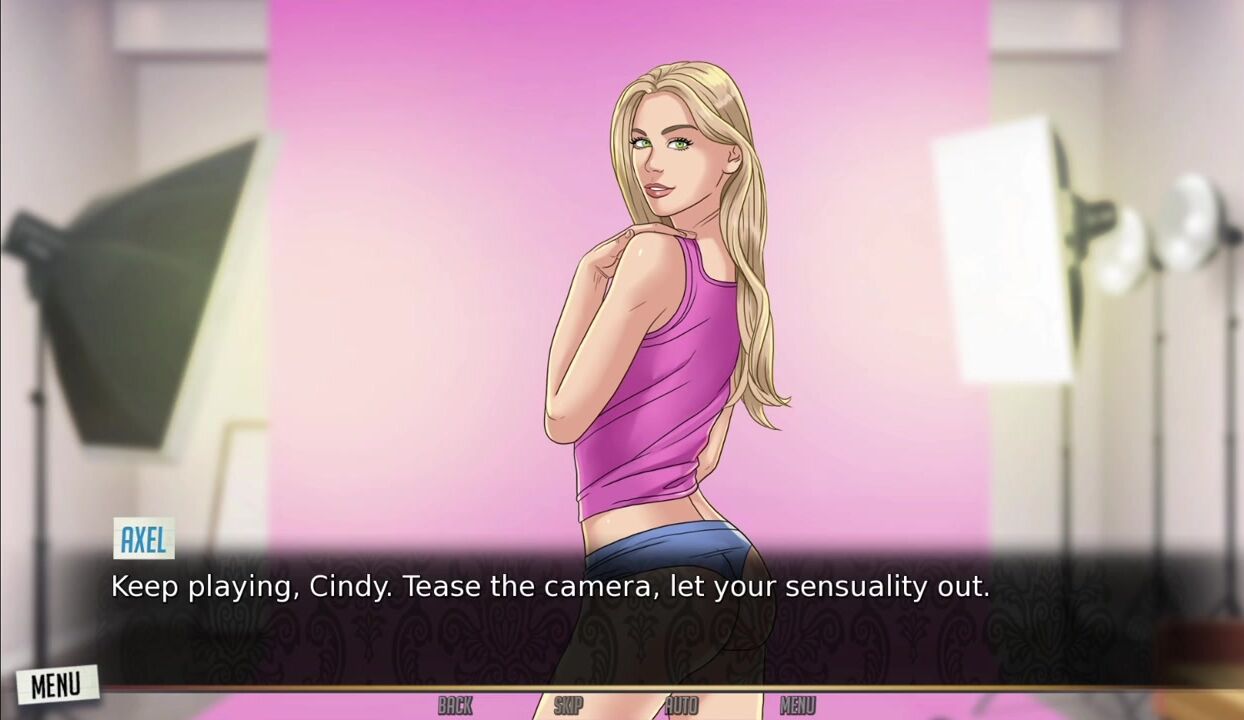Open the white paper-tag MENU button
Image resolution: width=1244 pixels, height=720 pixels.
56,685
